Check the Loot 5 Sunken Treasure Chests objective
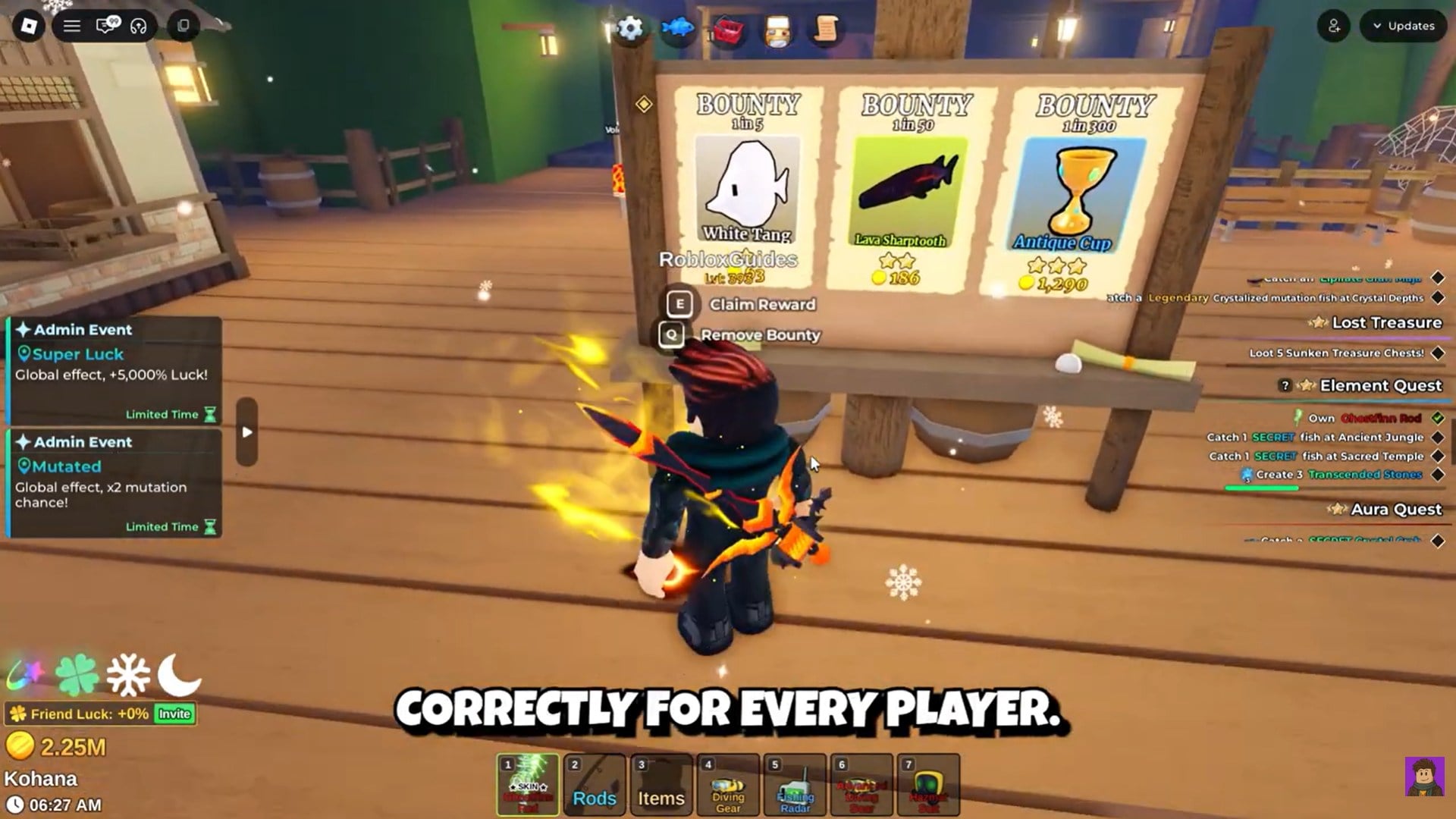1456x819 pixels. click(1439, 352)
